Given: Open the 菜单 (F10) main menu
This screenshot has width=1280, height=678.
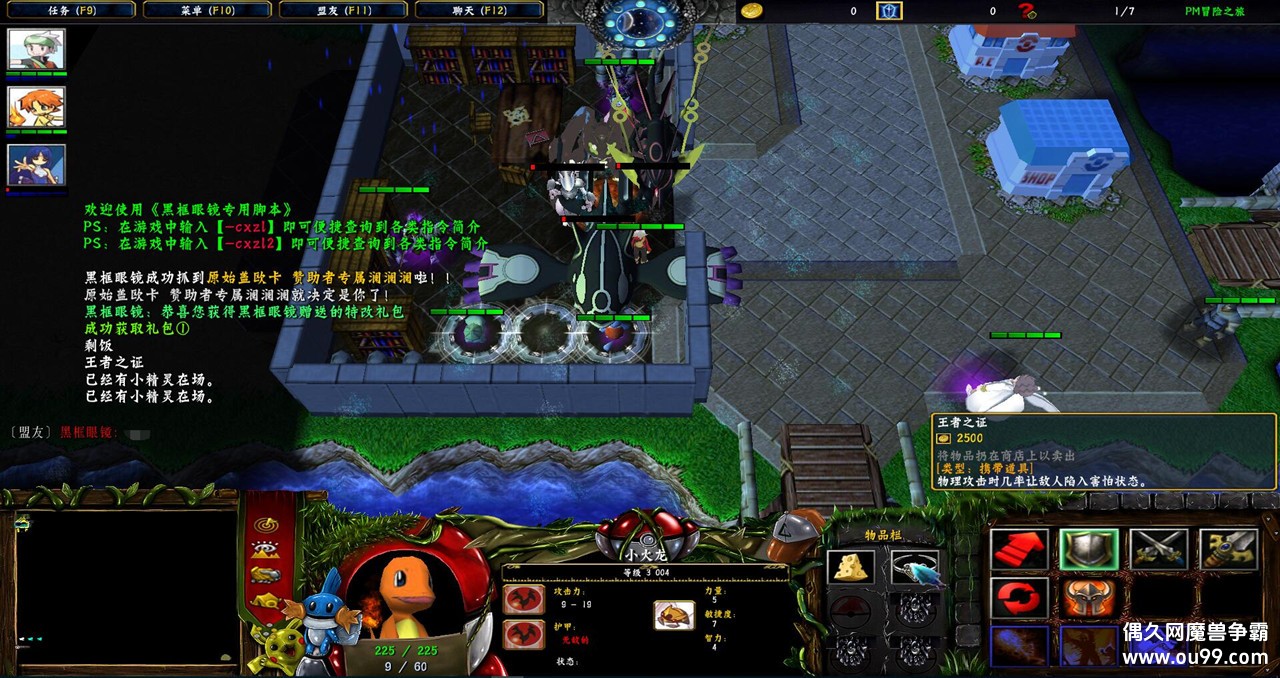Looking at the screenshot, I should click(x=207, y=10).
